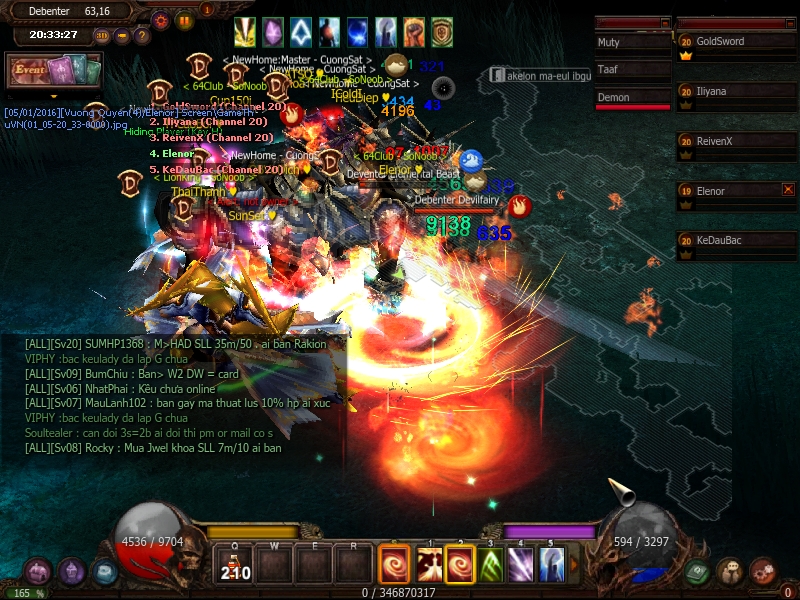This screenshot has height=600, width=800.
Task: Open the Event cards panel
Action: click(x=53, y=71)
